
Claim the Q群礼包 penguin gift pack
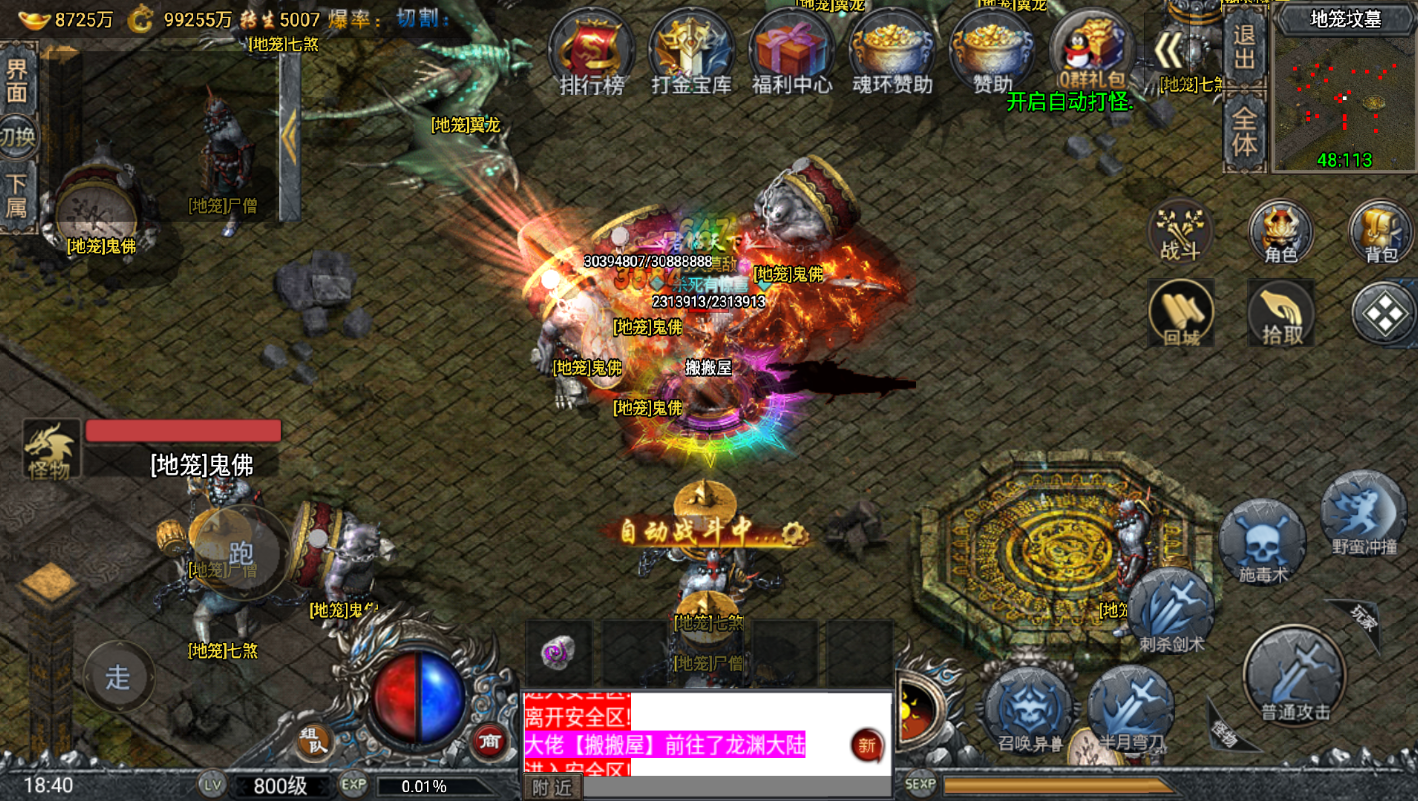[x=1091, y=53]
